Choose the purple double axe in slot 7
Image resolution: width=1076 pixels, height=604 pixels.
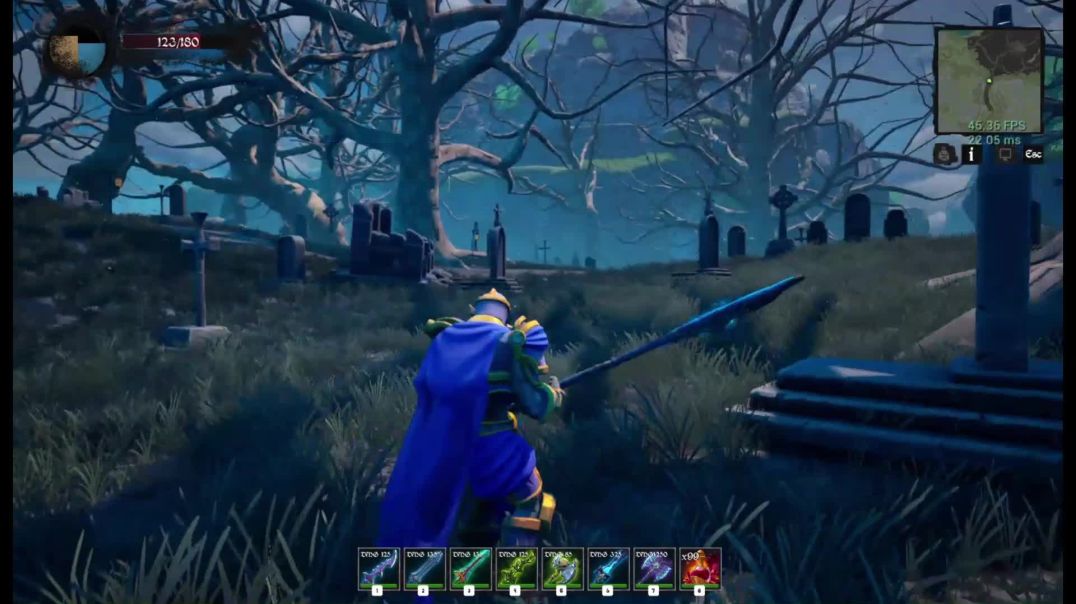pyautogui.click(x=654, y=568)
